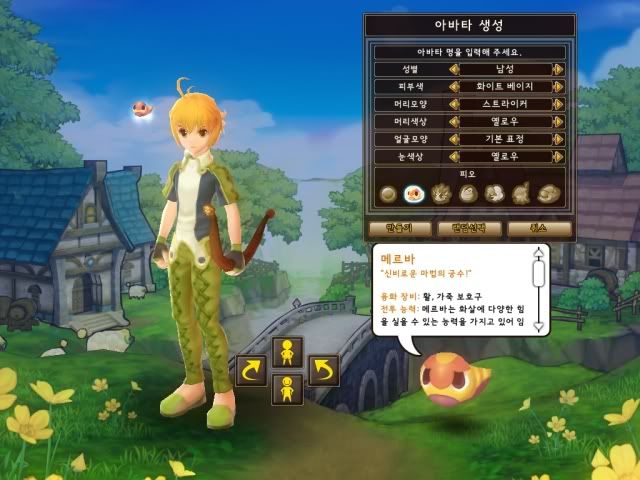
Task: Advance 눈색상 eye color to the next option
Action: pos(558,156)
